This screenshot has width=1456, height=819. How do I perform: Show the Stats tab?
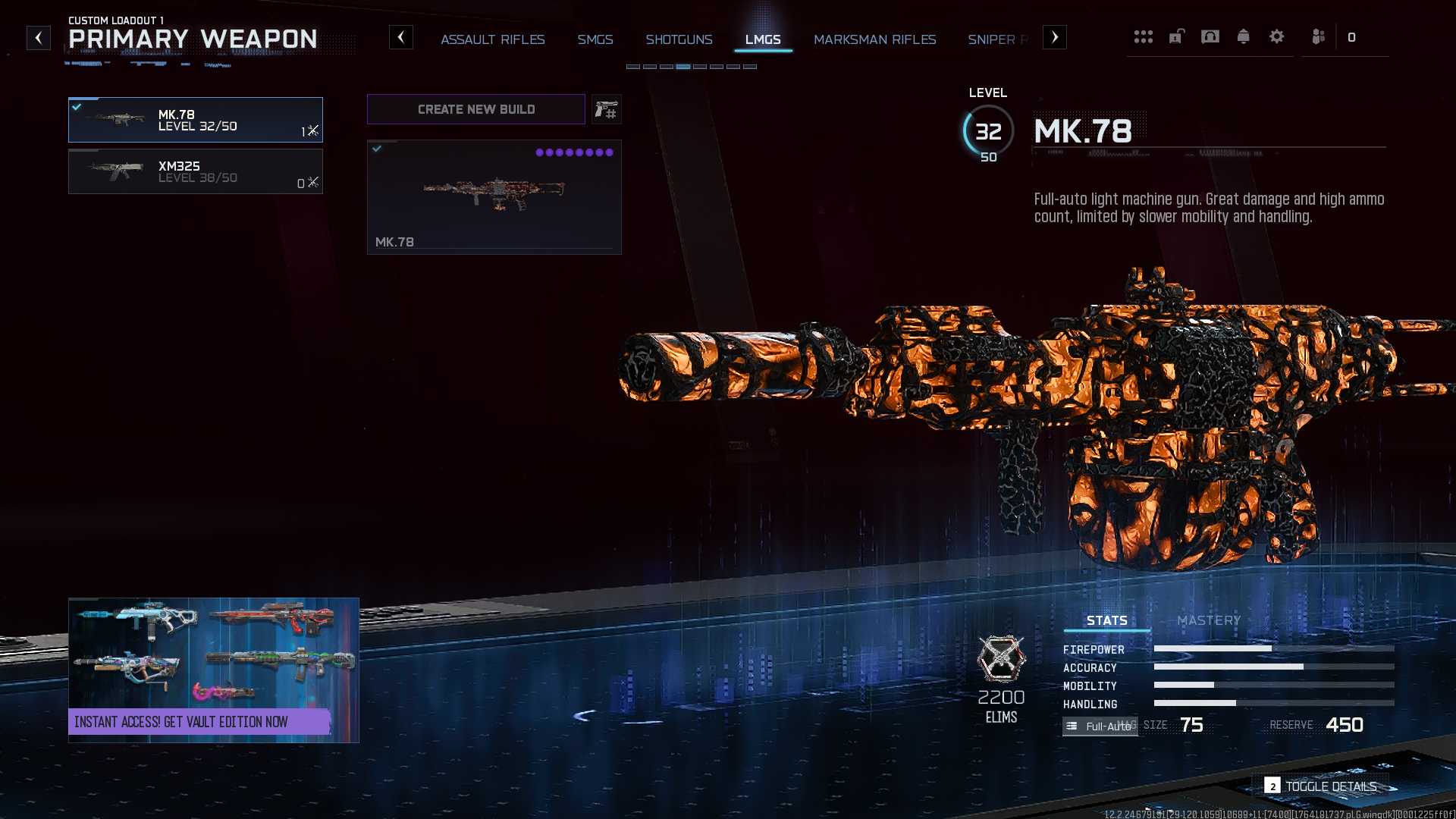[1106, 620]
